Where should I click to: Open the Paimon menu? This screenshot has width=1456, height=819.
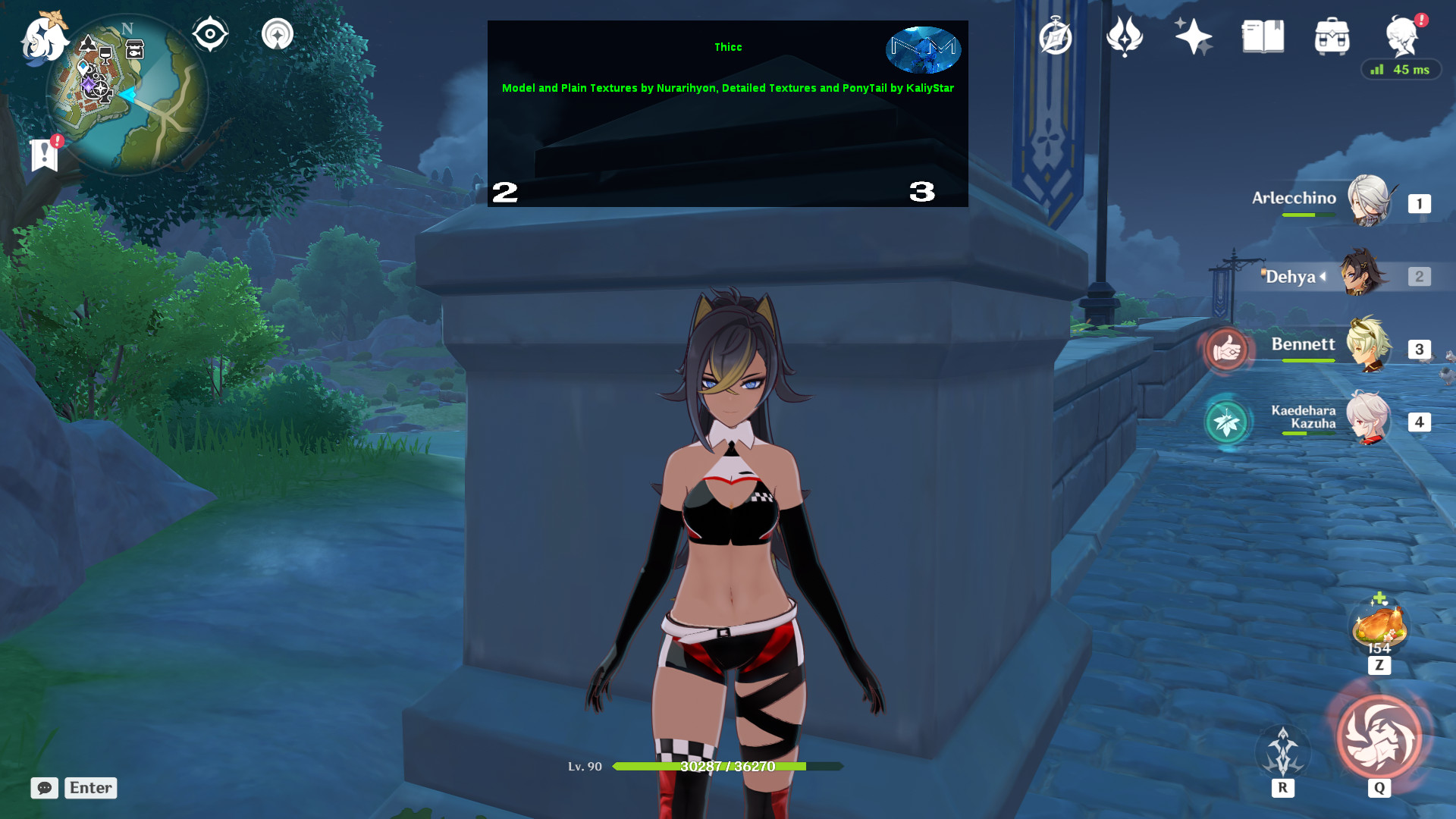click(x=43, y=36)
